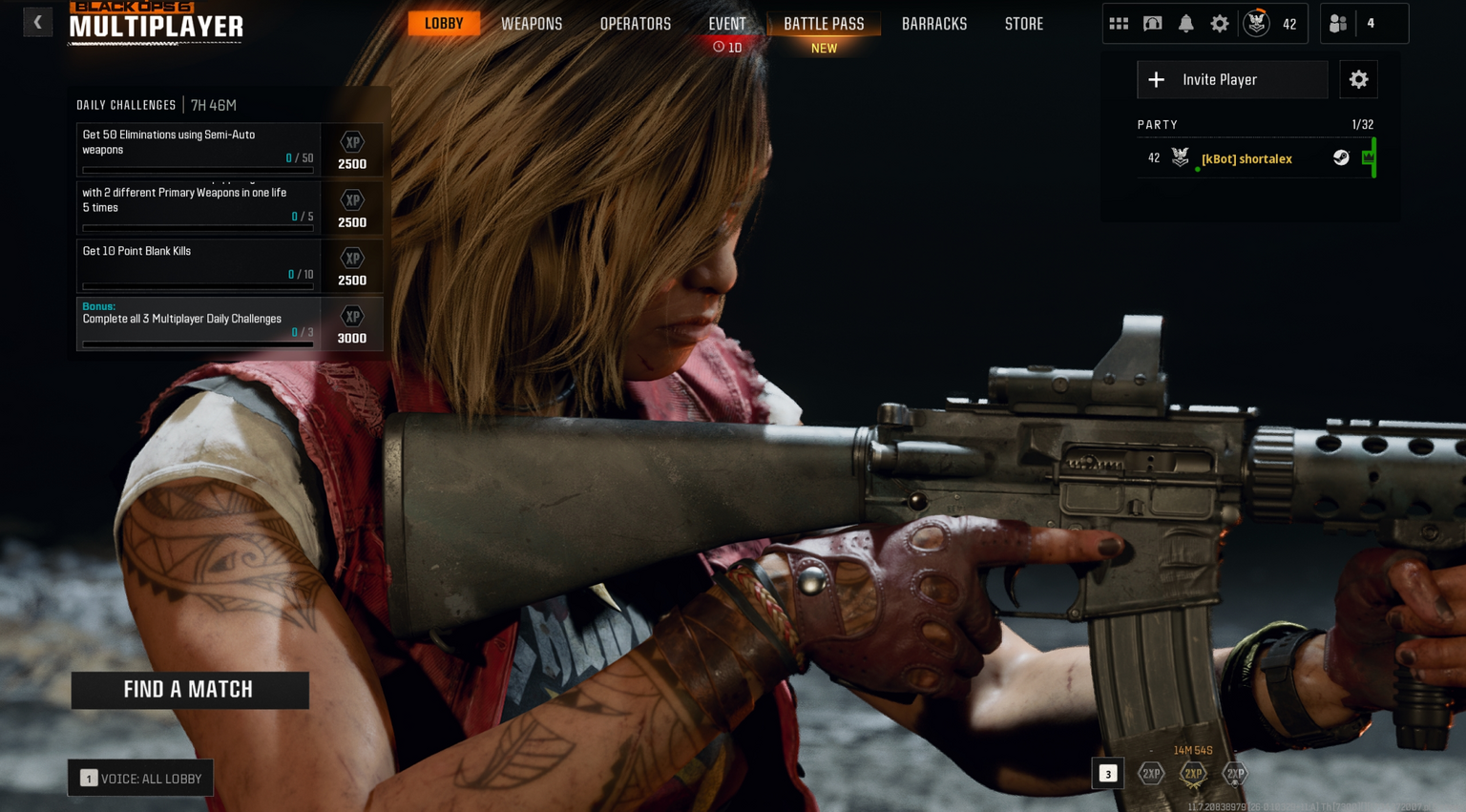Invite a player to the party
The width and height of the screenshot is (1466, 812).
(x=1231, y=80)
